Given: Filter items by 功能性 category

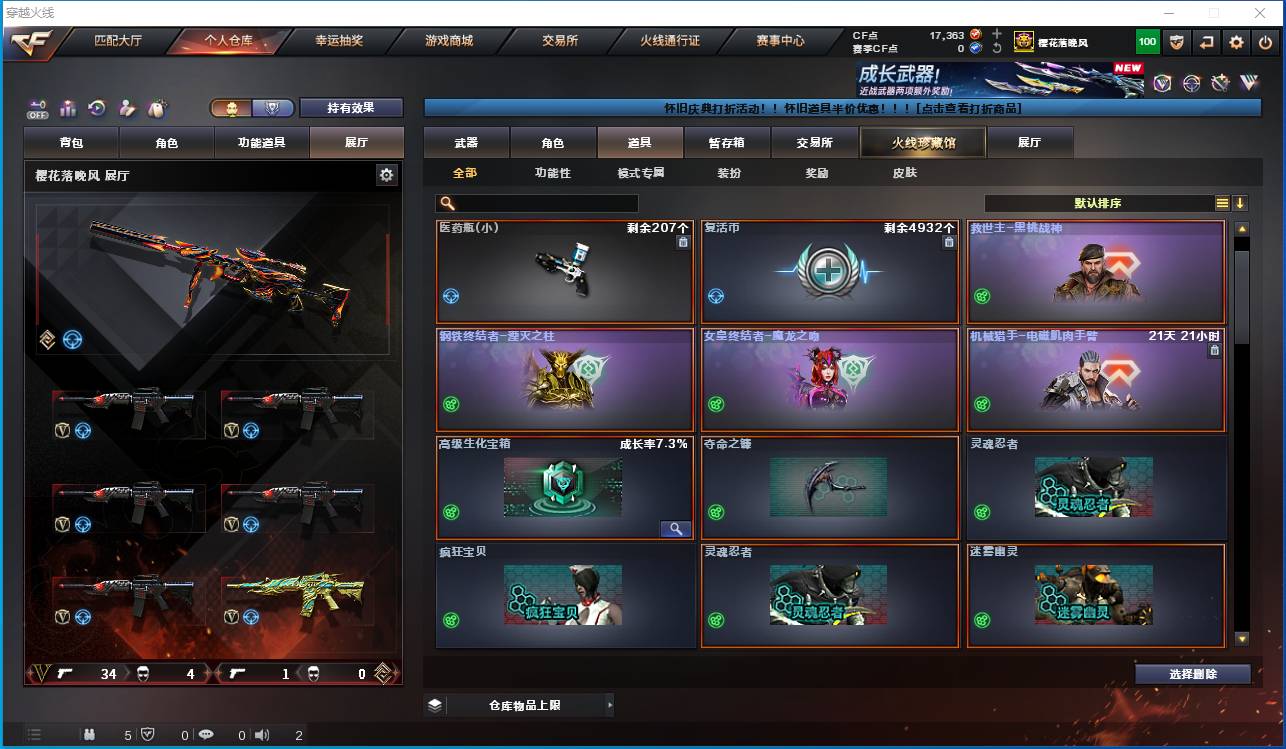Looking at the screenshot, I should click(552, 173).
